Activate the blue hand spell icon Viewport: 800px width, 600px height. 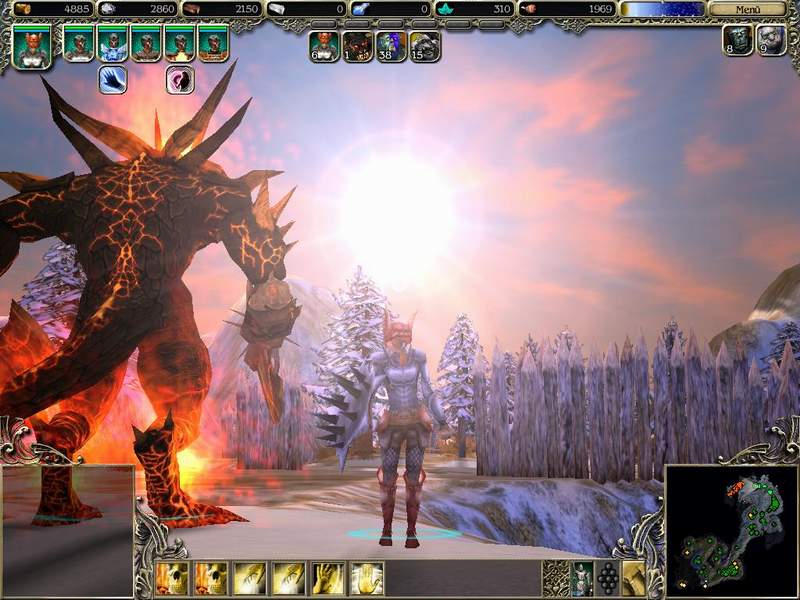[x=112, y=80]
